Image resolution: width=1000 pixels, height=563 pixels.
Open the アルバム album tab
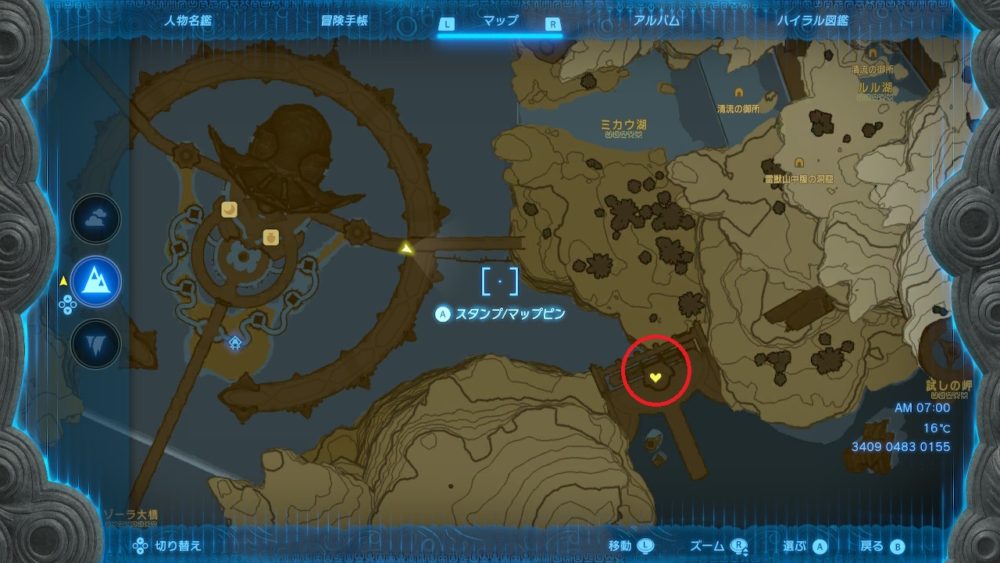(657, 20)
